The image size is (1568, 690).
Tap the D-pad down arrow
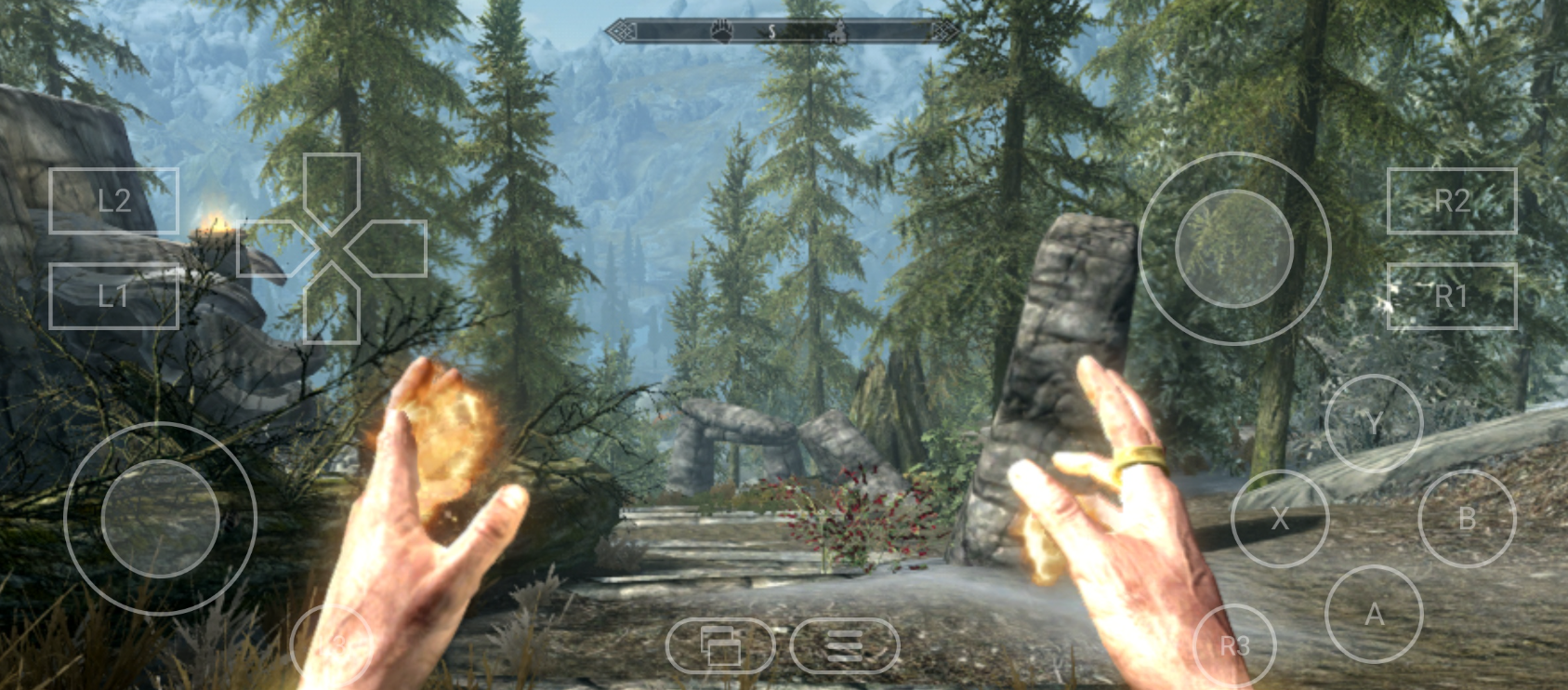pyautogui.click(x=332, y=309)
